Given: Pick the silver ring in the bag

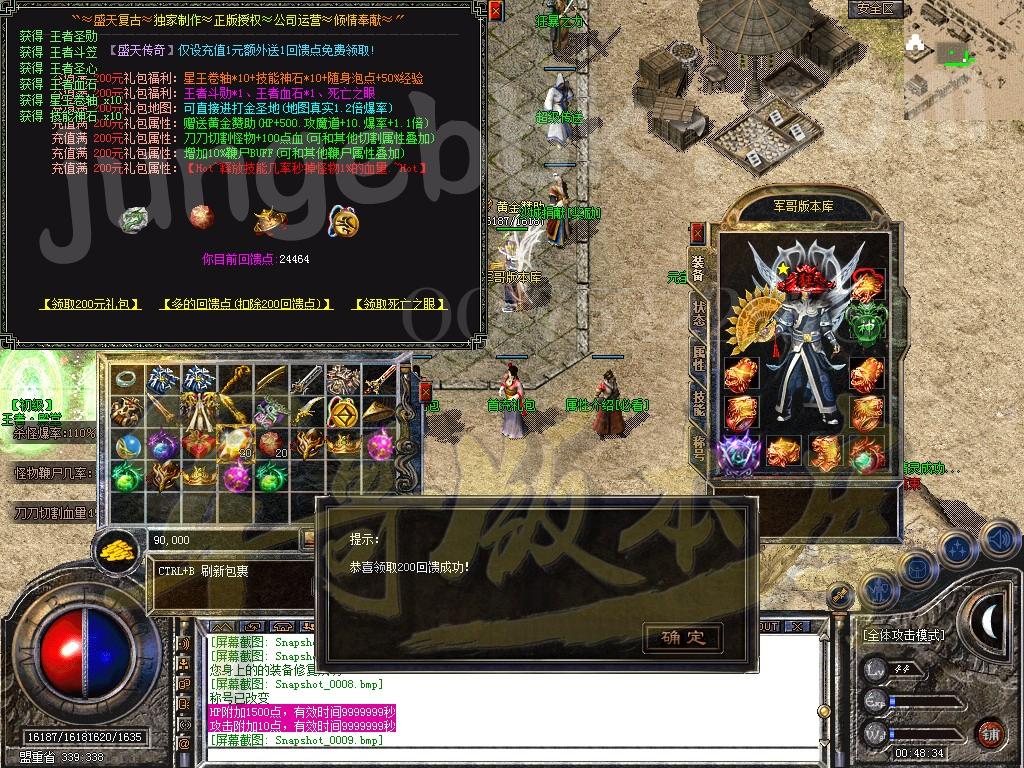Looking at the screenshot, I should pyautogui.click(x=126, y=379).
